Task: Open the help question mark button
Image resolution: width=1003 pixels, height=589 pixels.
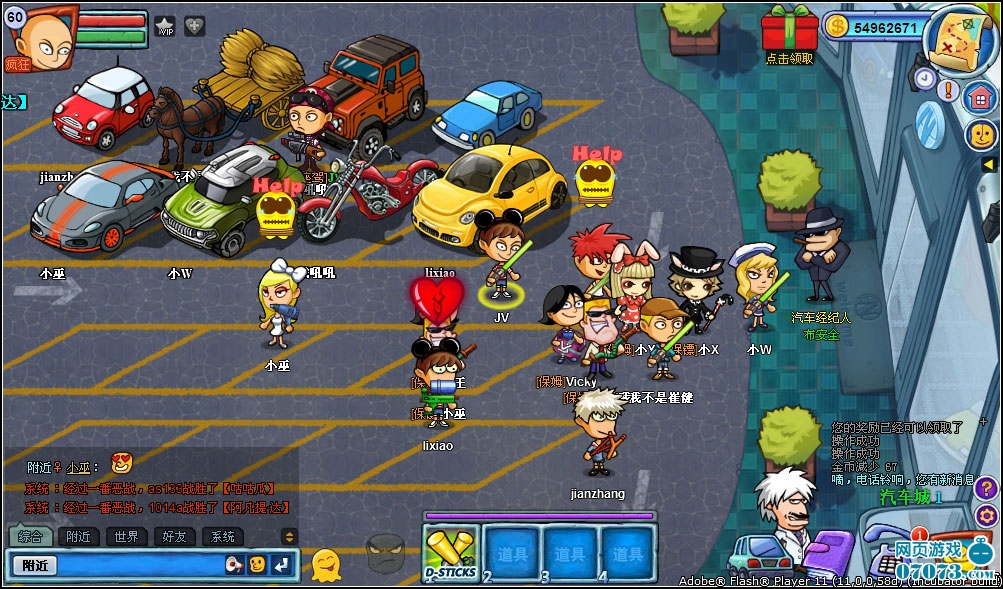Action: [x=986, y=489]
